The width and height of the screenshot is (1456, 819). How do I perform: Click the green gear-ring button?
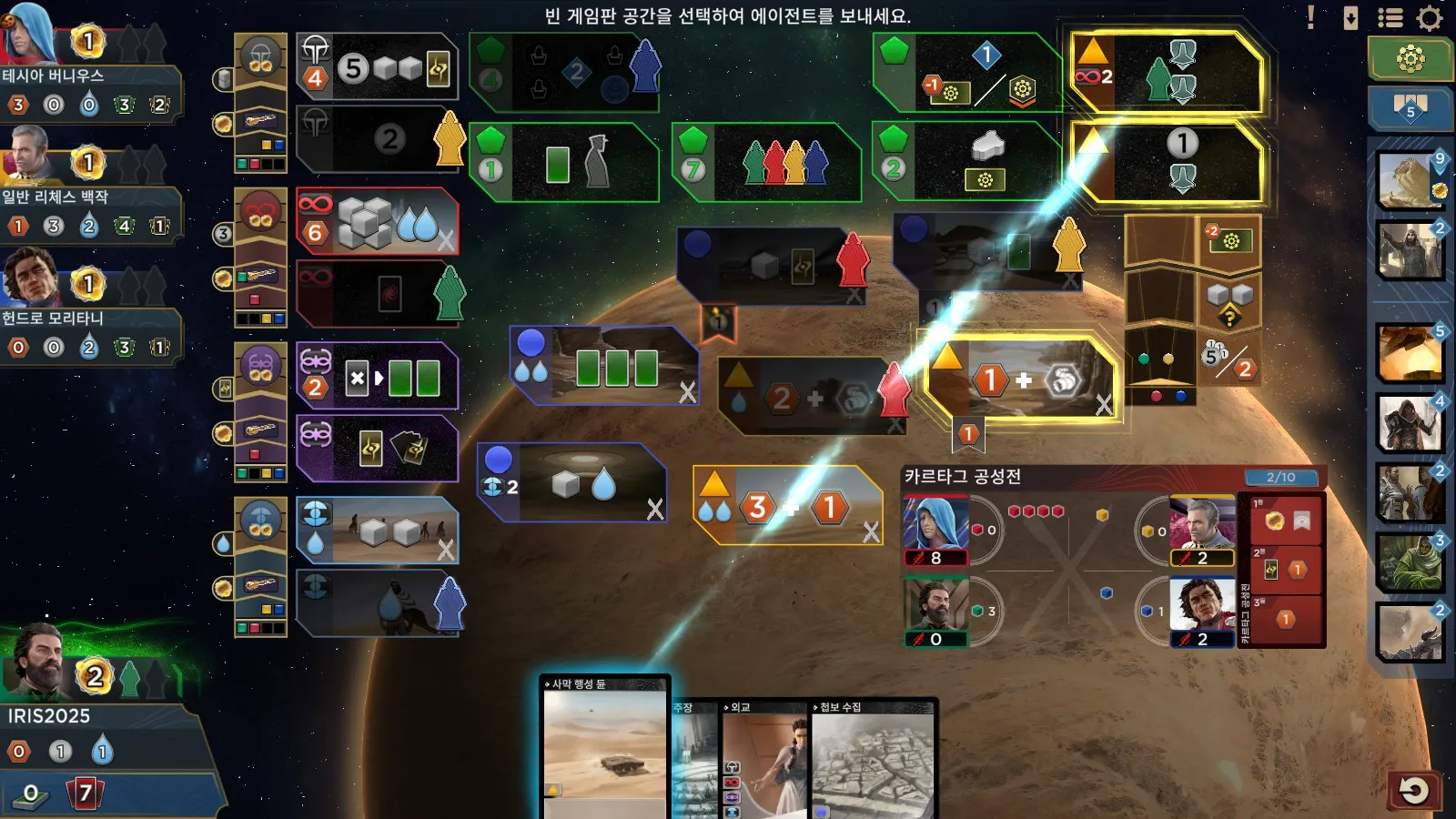tap(1410, 60)
